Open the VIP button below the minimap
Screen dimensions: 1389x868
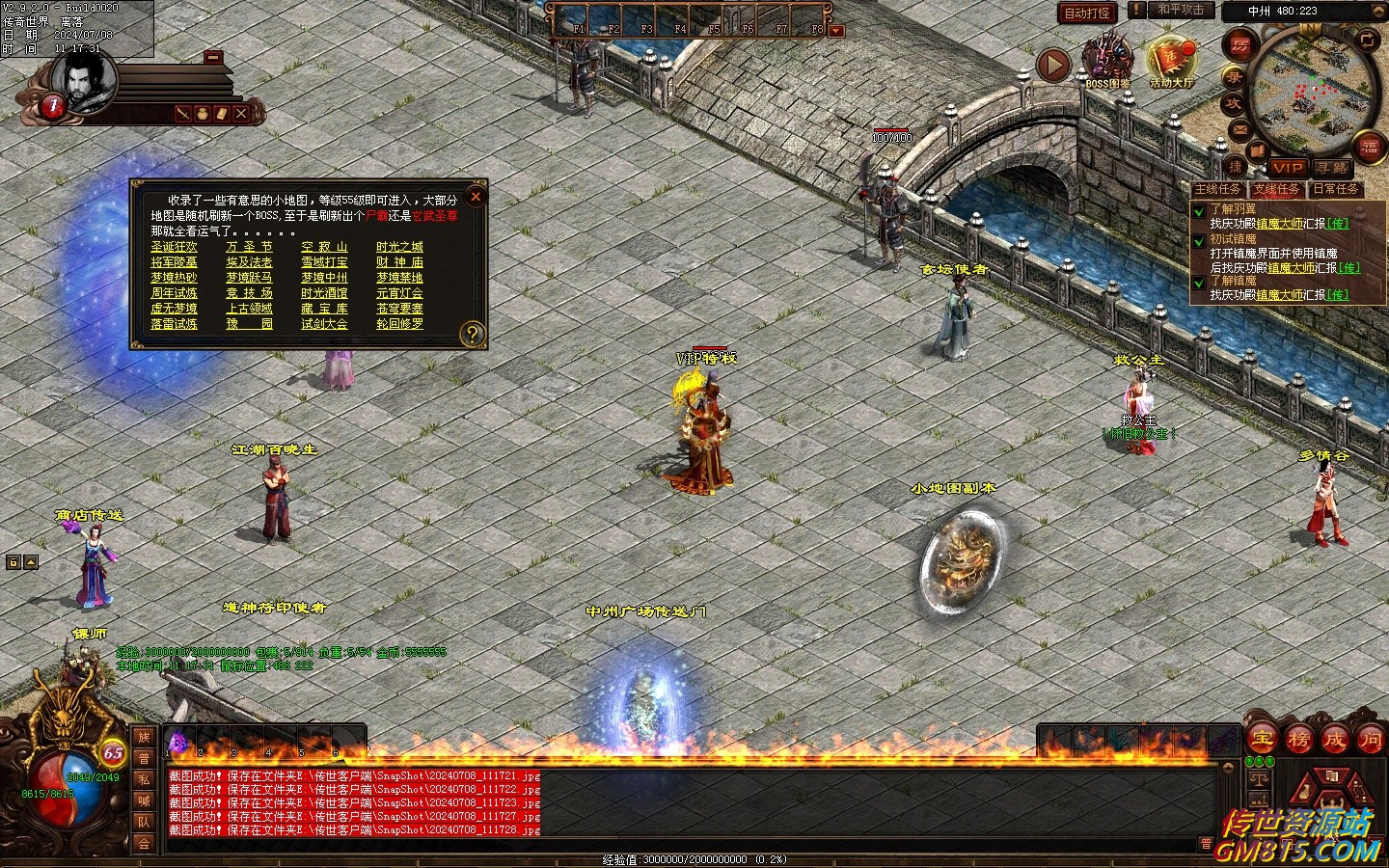(x=1287, y=168)
